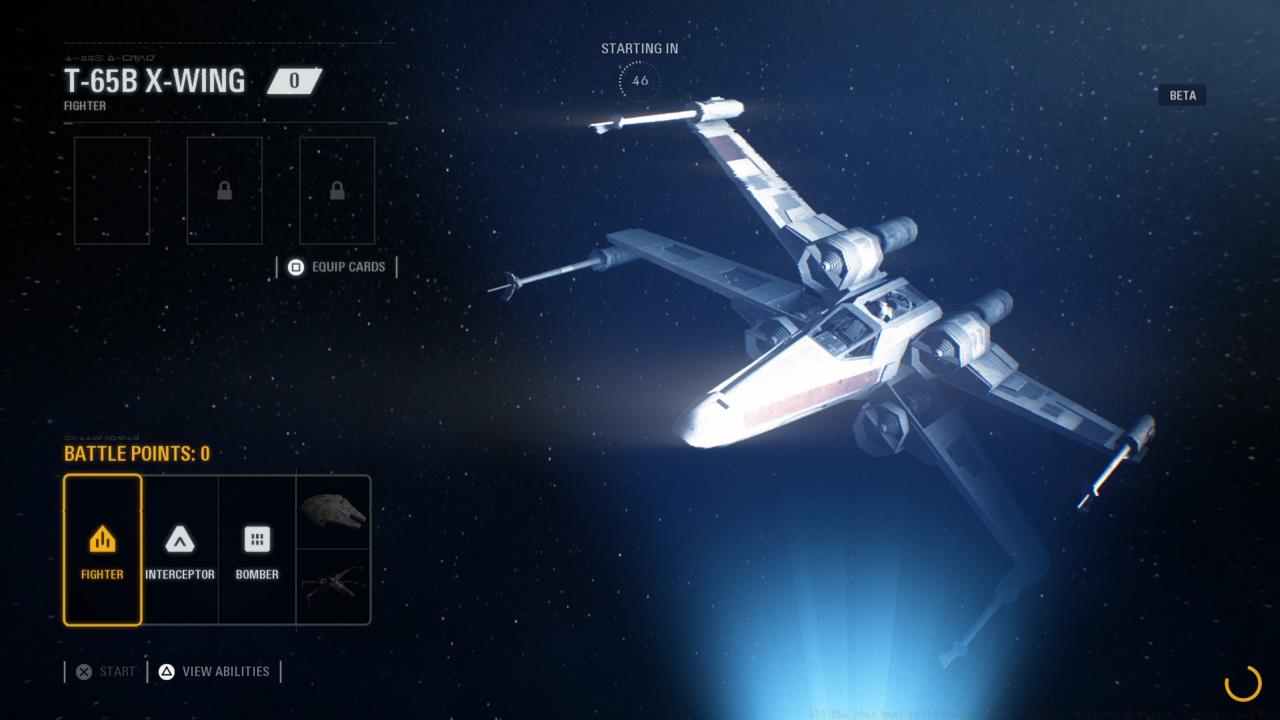1280x720 pixels.
Task: Click the cross icon next to START
Action: [85, 671]
